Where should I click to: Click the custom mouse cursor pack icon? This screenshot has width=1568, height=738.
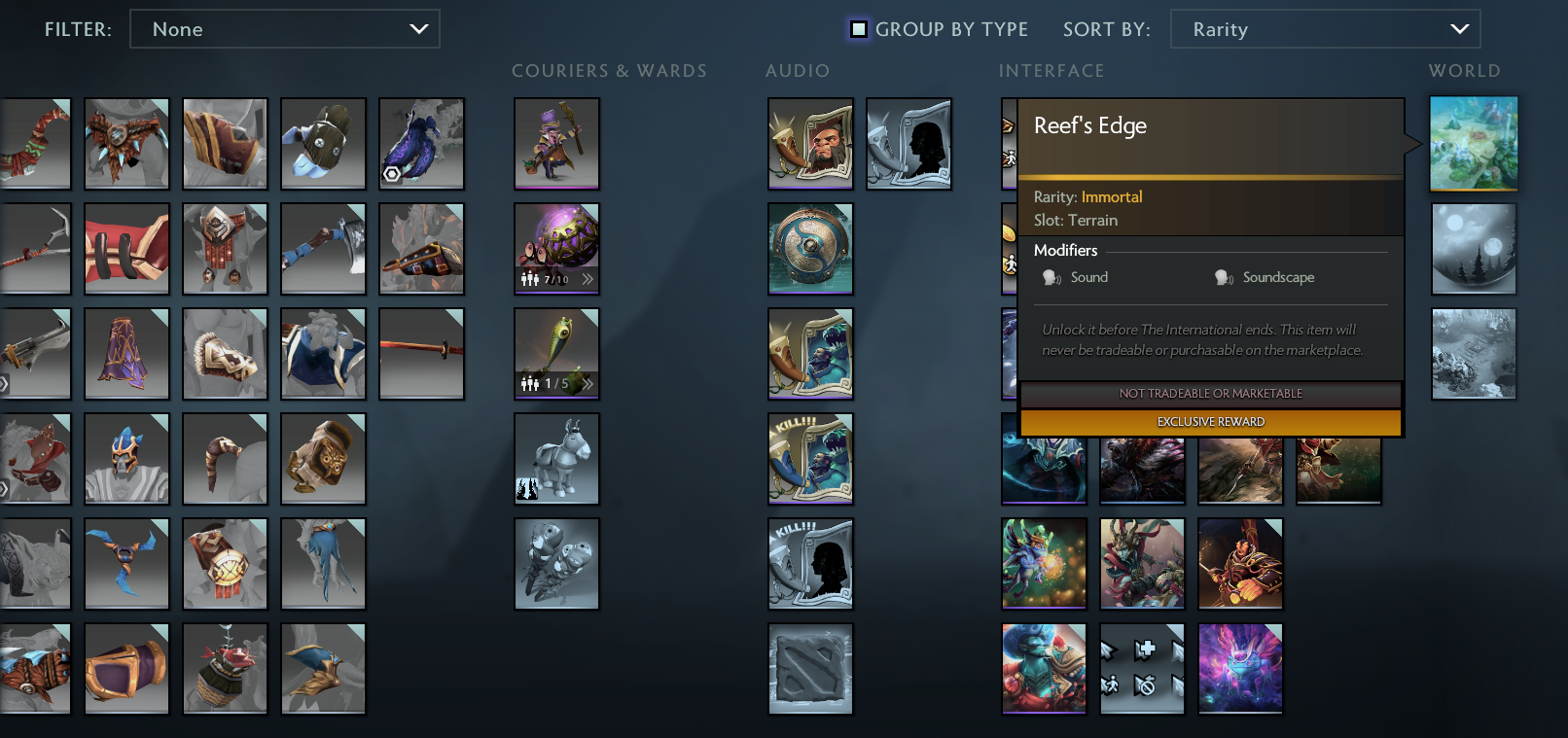pos(1142,668)
